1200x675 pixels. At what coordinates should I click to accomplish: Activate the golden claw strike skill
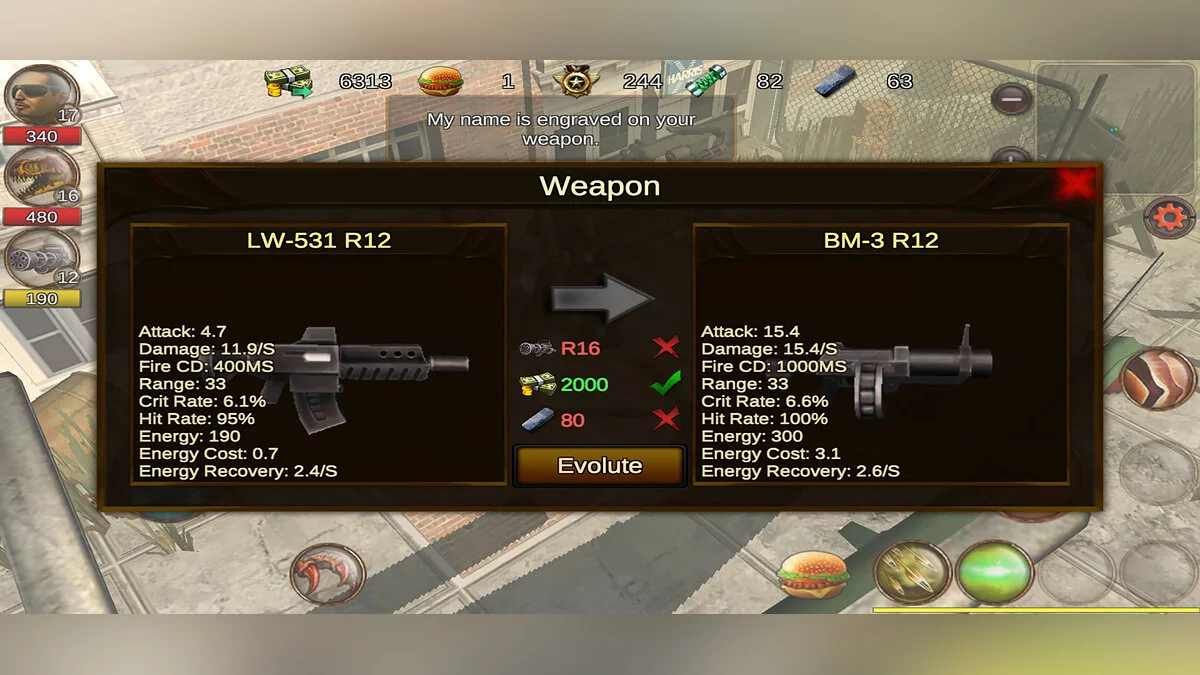[x=912, y=573]
